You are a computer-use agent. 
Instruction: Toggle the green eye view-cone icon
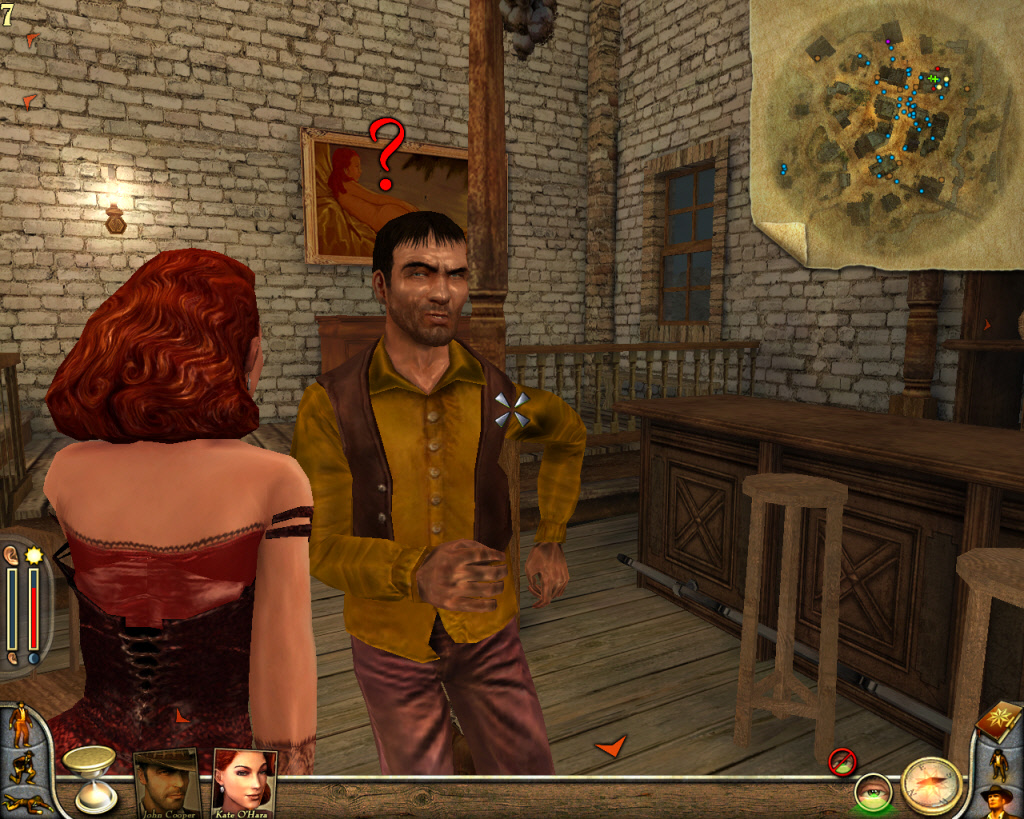[x=873, y=792]
